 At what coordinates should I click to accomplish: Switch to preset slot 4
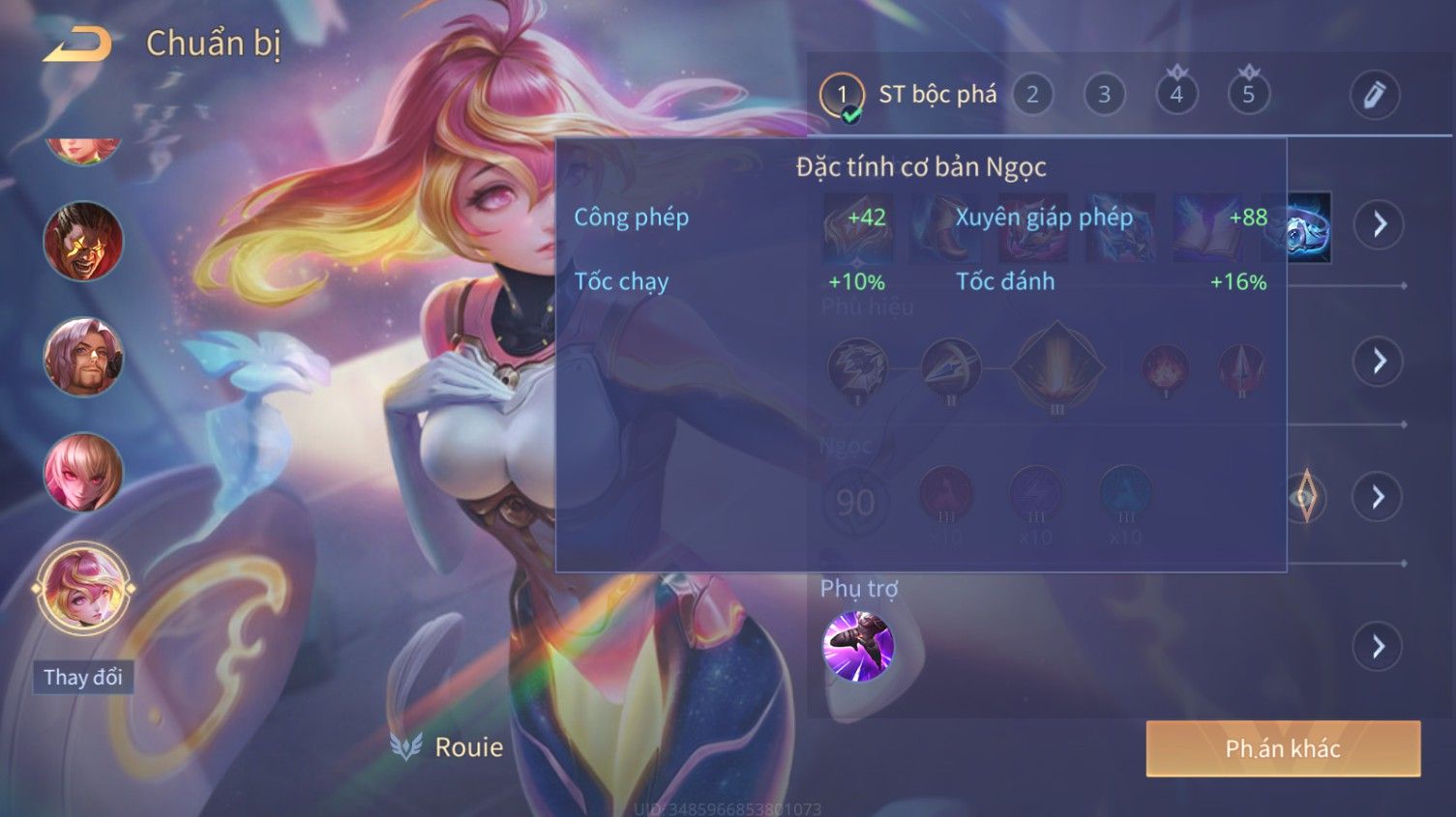[1176, 95]
